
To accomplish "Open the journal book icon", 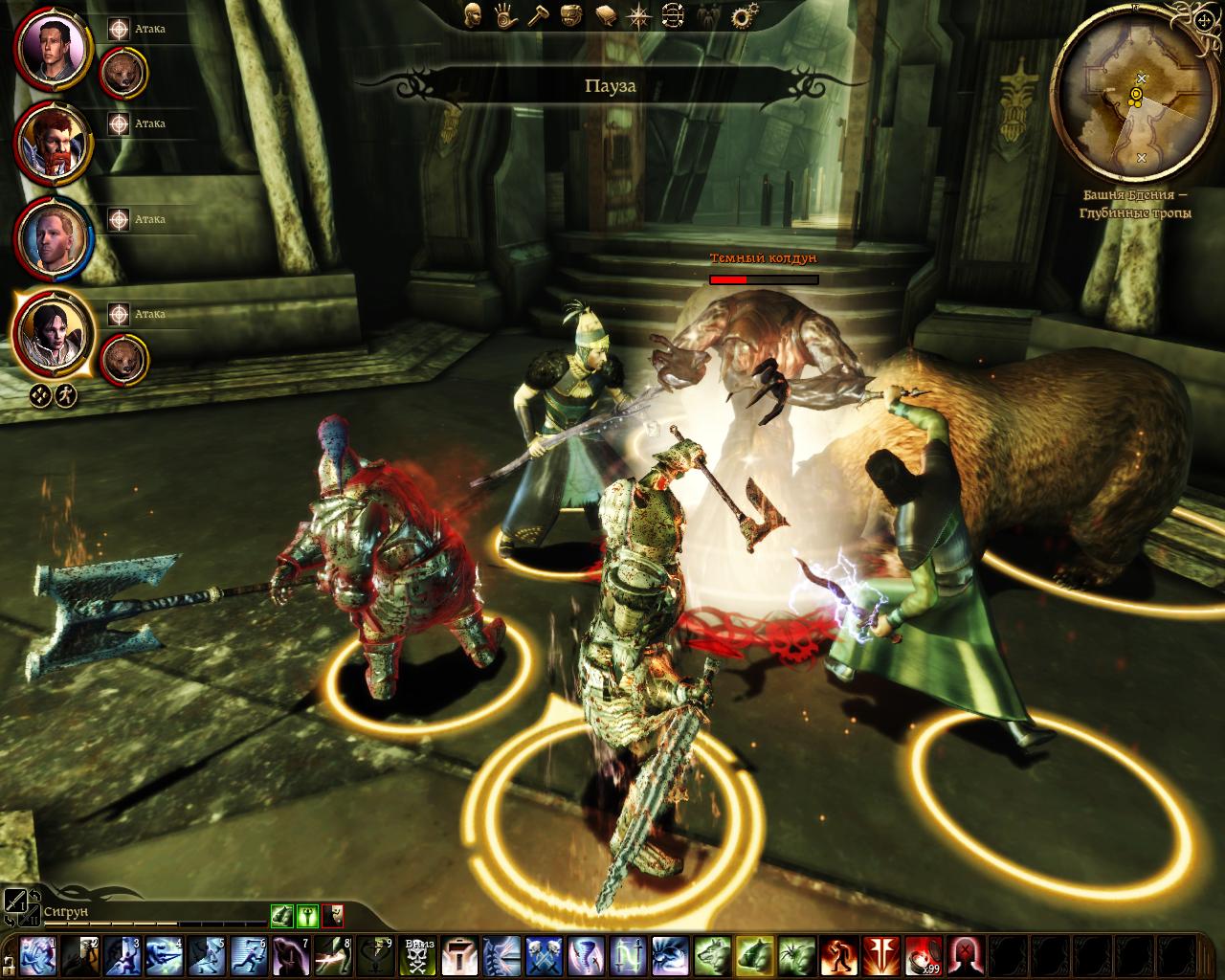I will 605,15.
